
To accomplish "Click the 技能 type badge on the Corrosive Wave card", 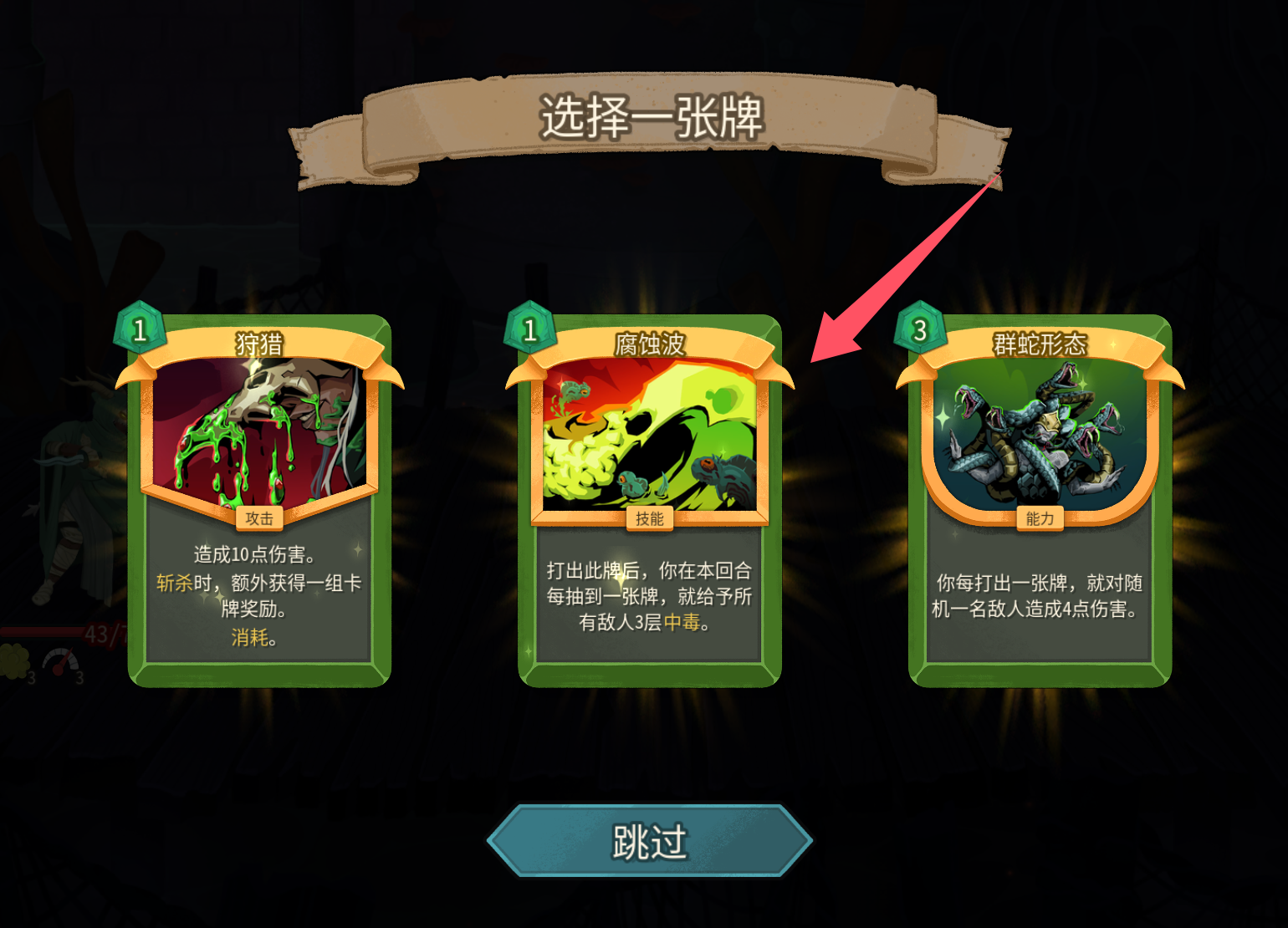I will (648, 519).
